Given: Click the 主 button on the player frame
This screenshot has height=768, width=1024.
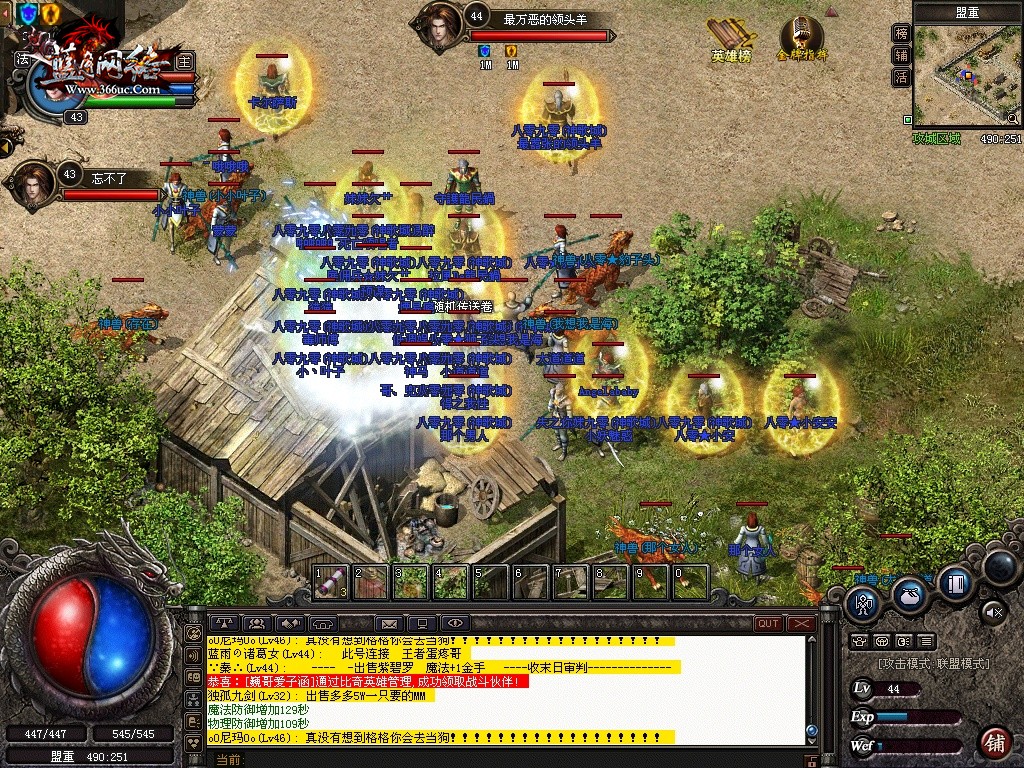Looking at the screenshot, I should 184,60.
